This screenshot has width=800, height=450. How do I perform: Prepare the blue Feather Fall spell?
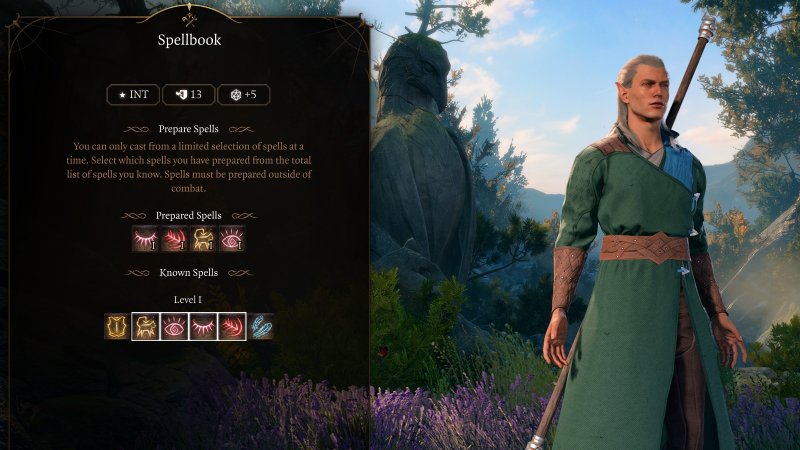click(260, 326)
